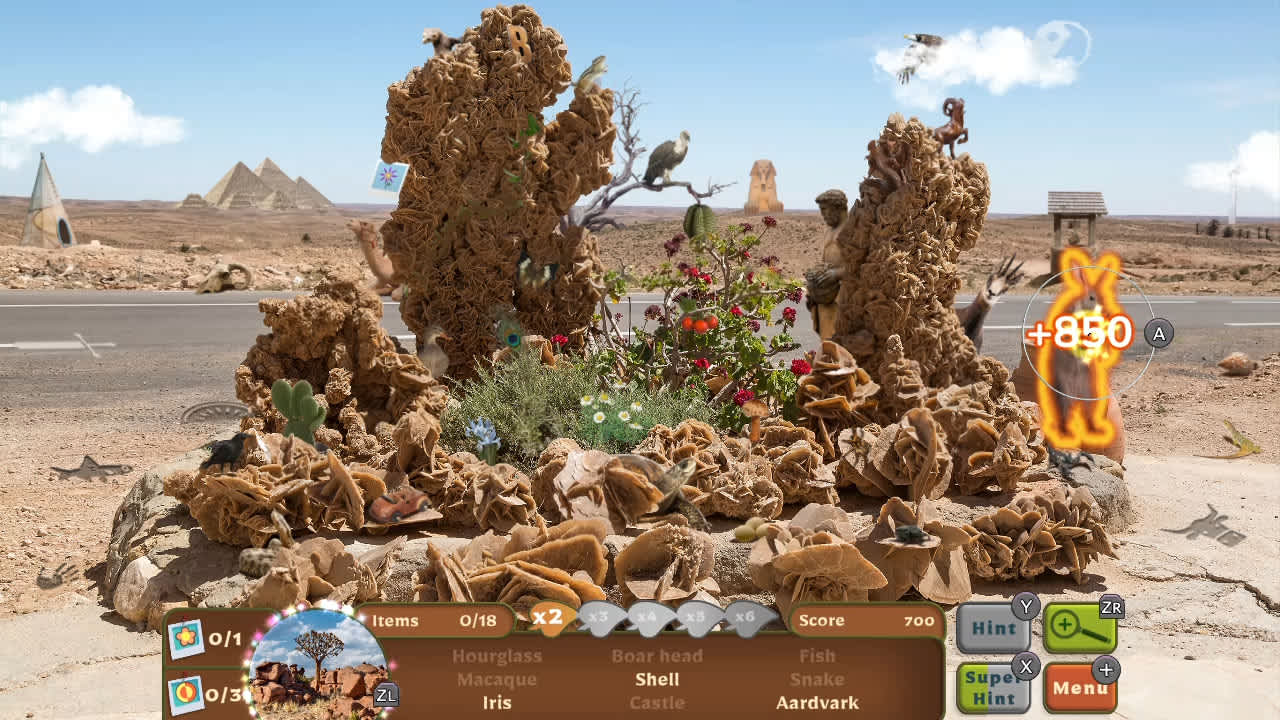Select "Shell" in the item list
Screen dimensions: 1280x720
pos(659,680)
